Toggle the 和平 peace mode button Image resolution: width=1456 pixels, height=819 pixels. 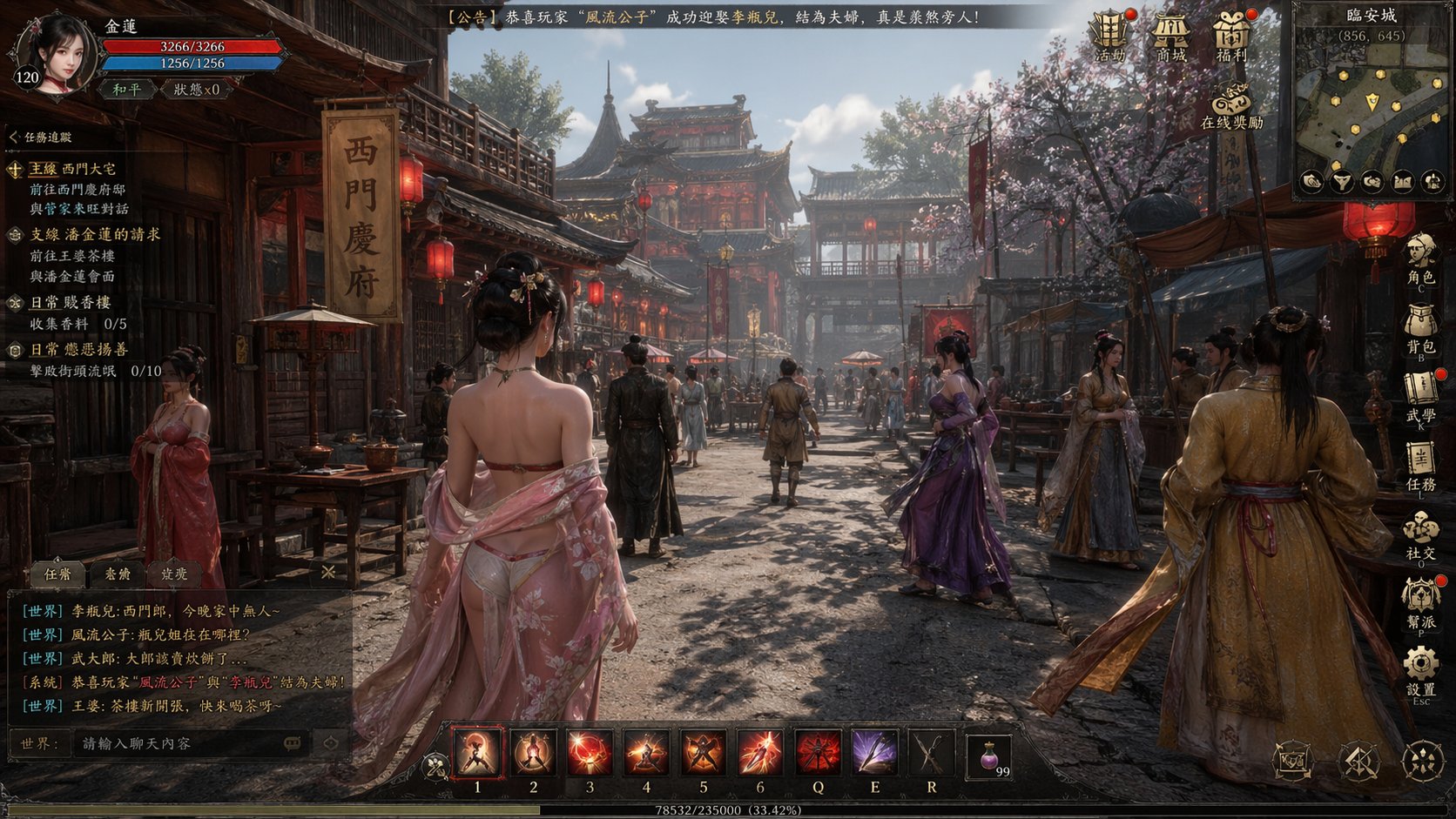coord(127,89)
